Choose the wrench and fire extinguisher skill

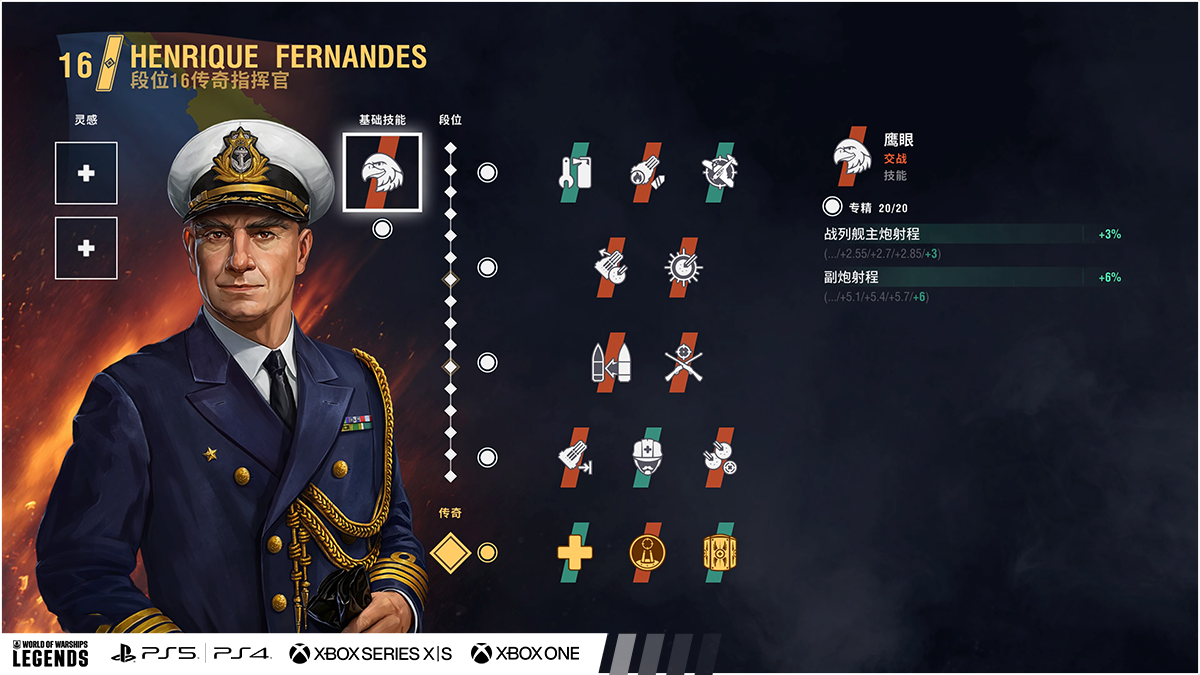574,173
